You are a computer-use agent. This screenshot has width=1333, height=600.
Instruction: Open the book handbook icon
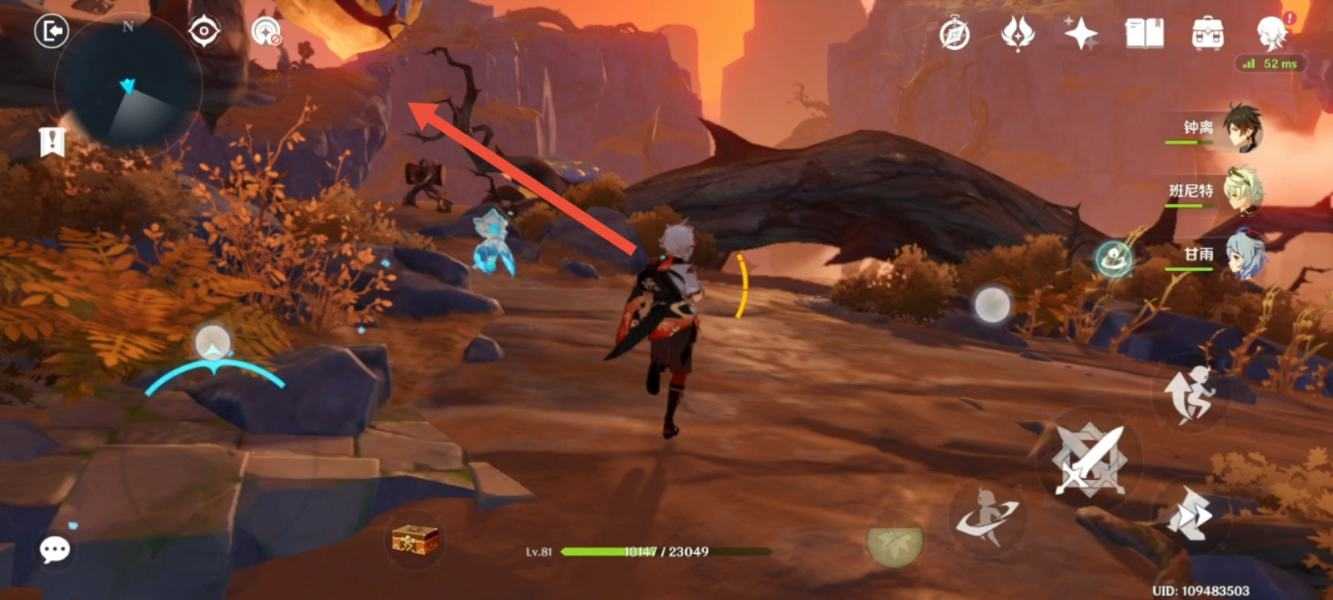[1145, 34]
